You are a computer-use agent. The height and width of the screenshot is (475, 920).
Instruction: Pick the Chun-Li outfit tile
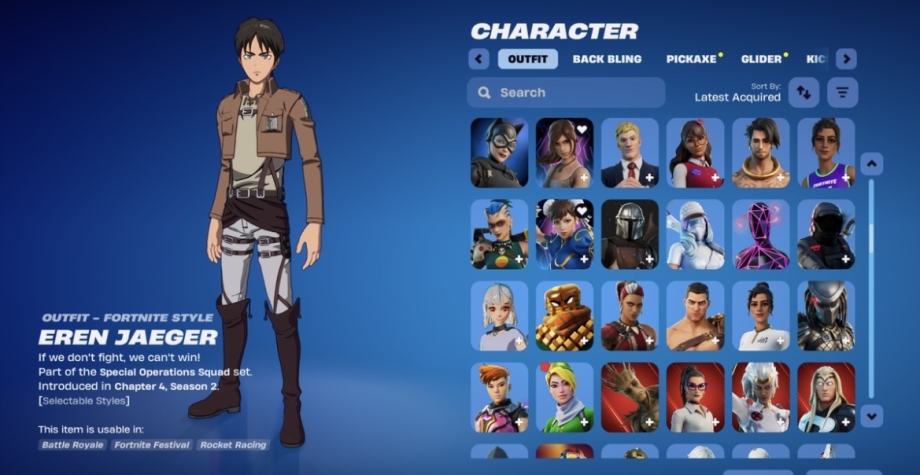click(x=564, y=234)
